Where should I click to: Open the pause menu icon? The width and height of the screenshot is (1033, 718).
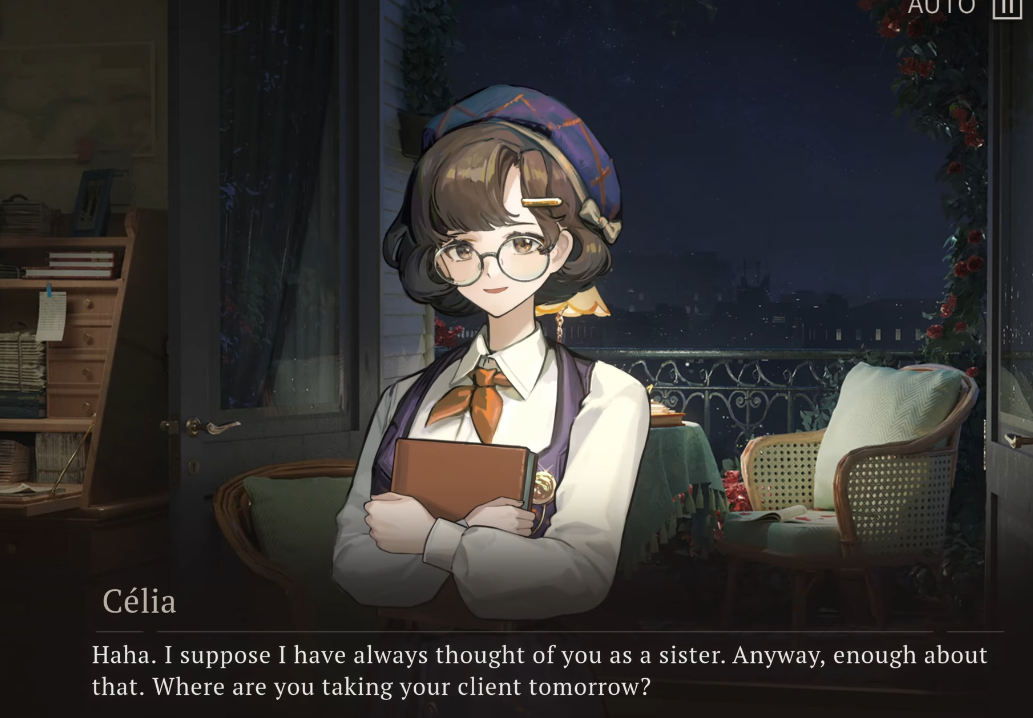(x=1006, y=7)
